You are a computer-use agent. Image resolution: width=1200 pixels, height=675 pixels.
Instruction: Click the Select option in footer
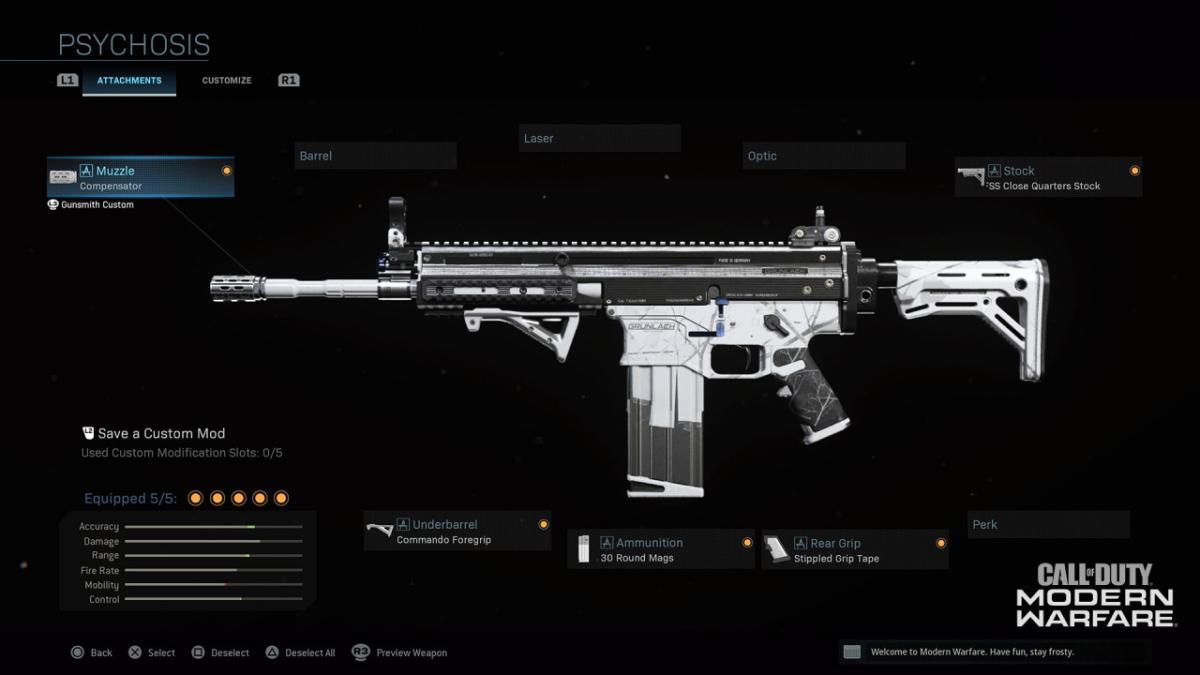152,653
